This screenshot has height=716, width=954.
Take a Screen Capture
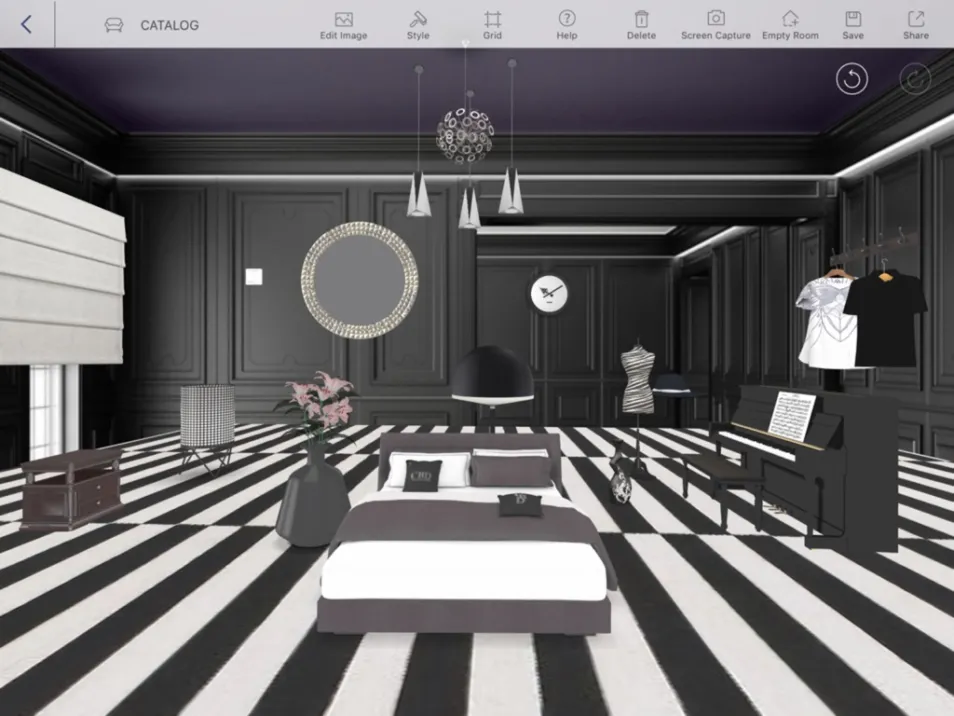point(716,25)
